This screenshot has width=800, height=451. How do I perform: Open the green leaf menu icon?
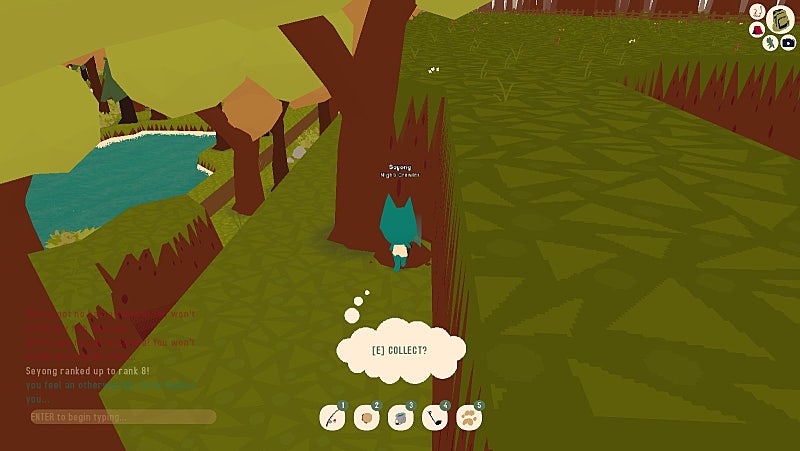771,43
